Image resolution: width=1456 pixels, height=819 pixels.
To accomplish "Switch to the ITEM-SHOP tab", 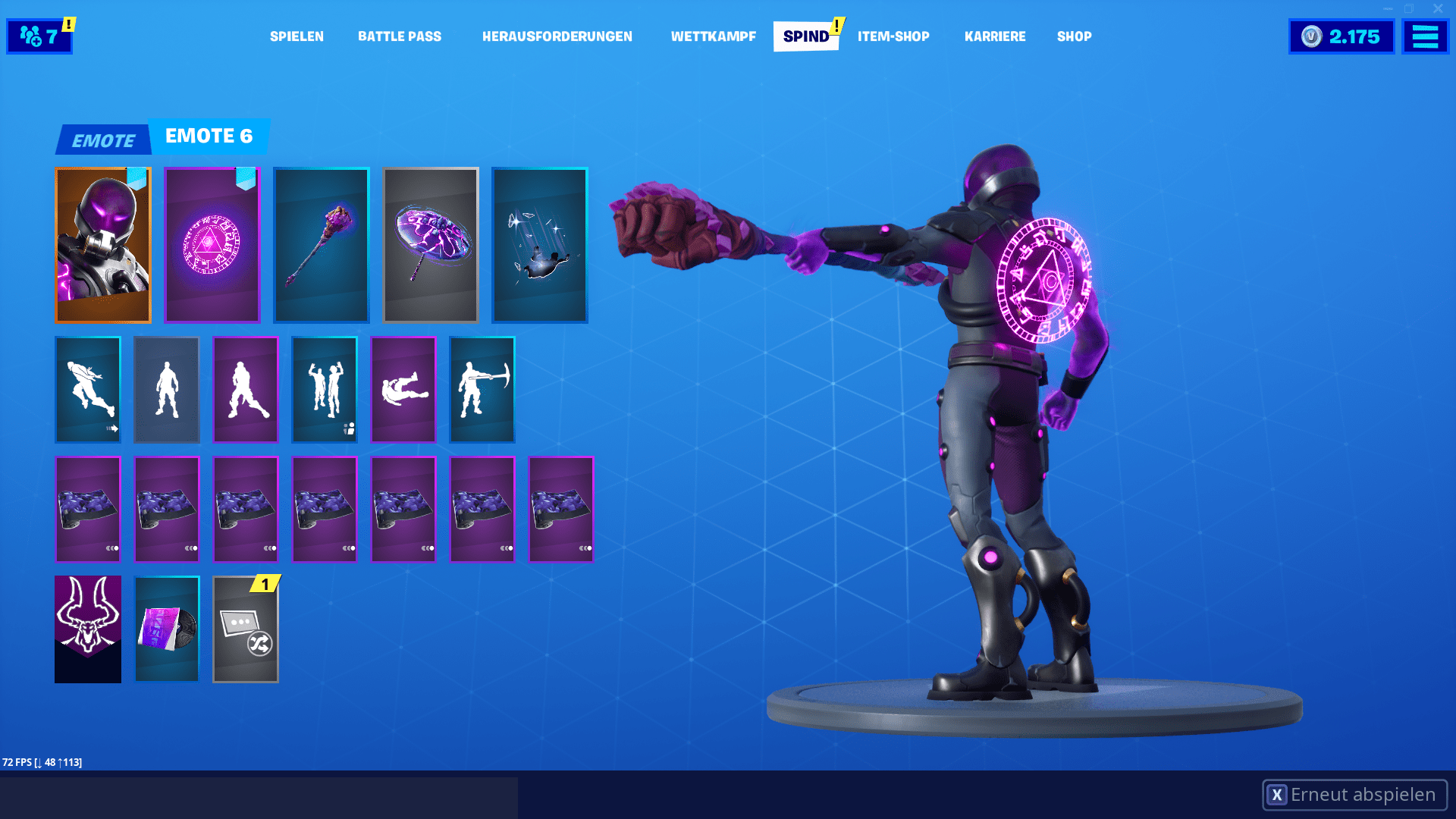I will click(x=893, y=36).
